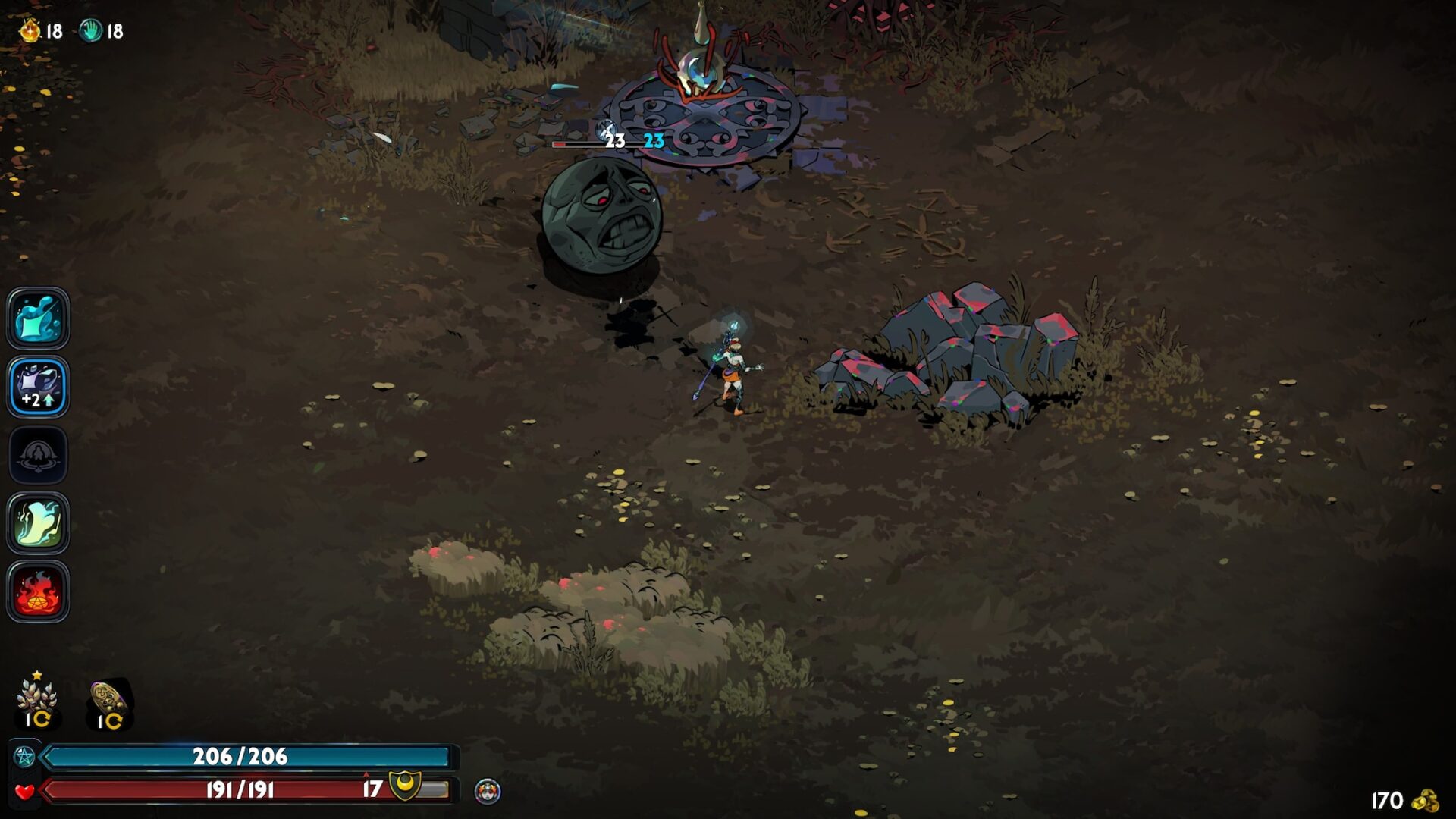Select the green winged foot boon icon
This screenshot has height=819, width=1456.
(38, 522)
